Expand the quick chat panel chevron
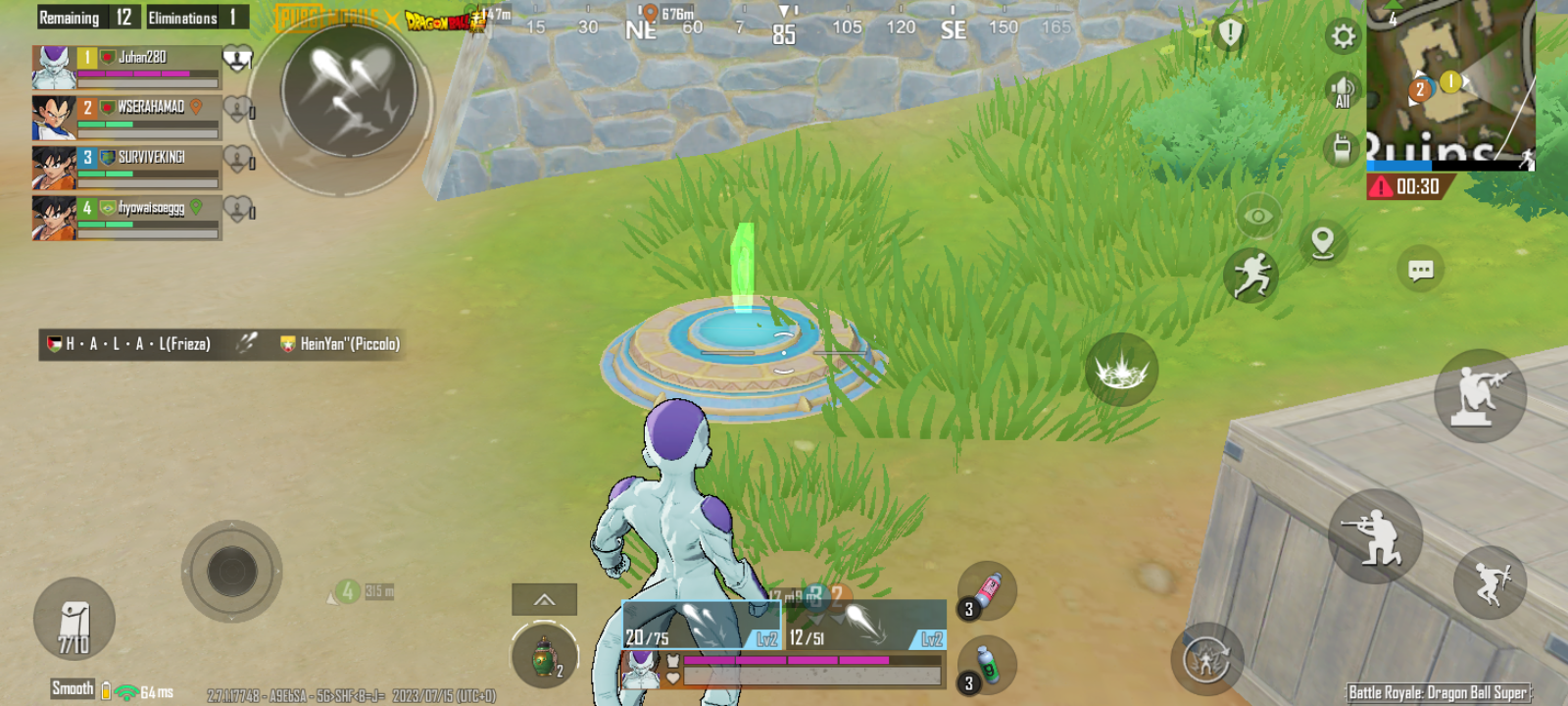This screenshot has height=706, width=1568. pos(543,599)
